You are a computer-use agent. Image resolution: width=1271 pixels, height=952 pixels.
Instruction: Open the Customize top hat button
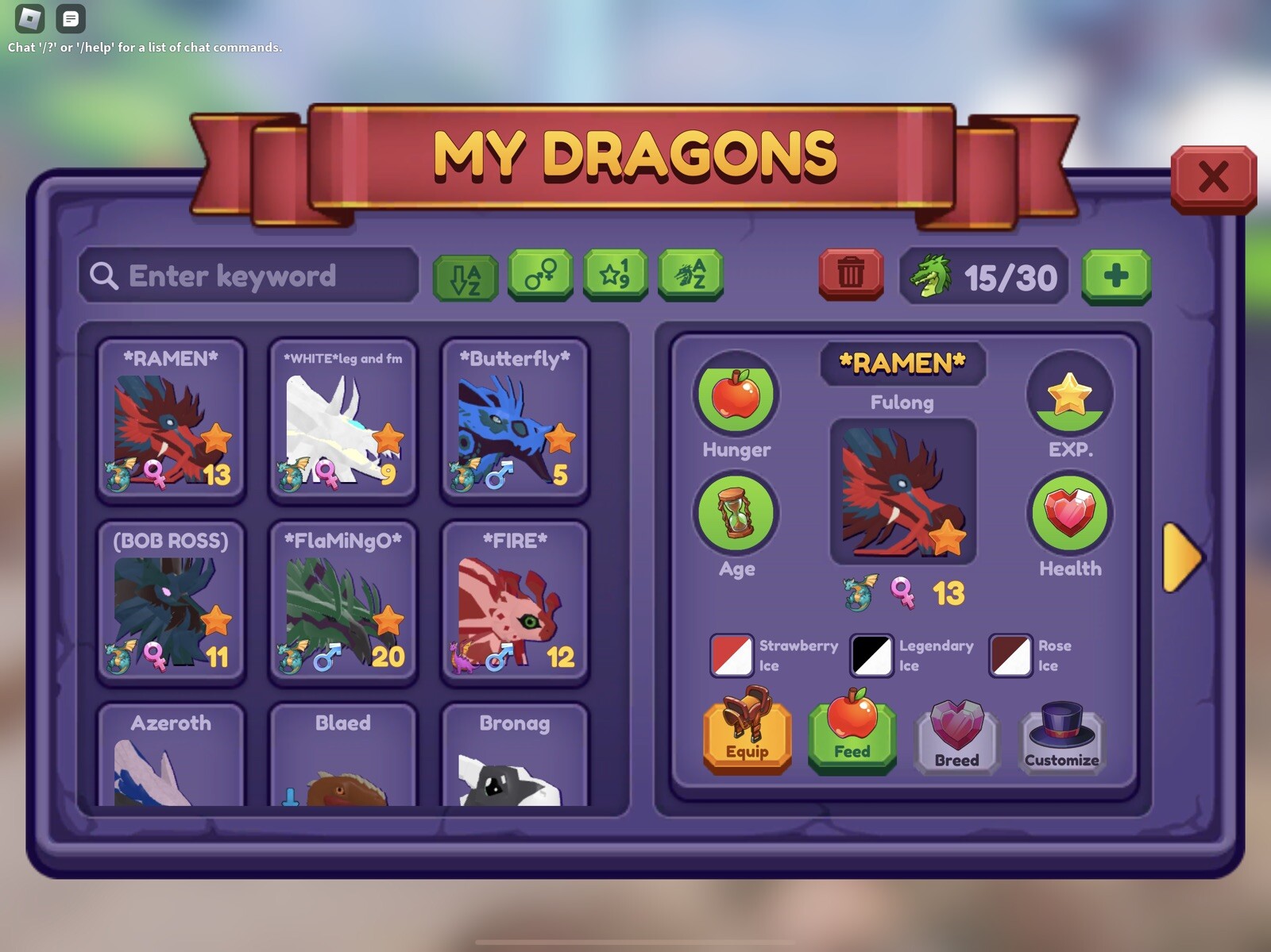click(1061, 736)
